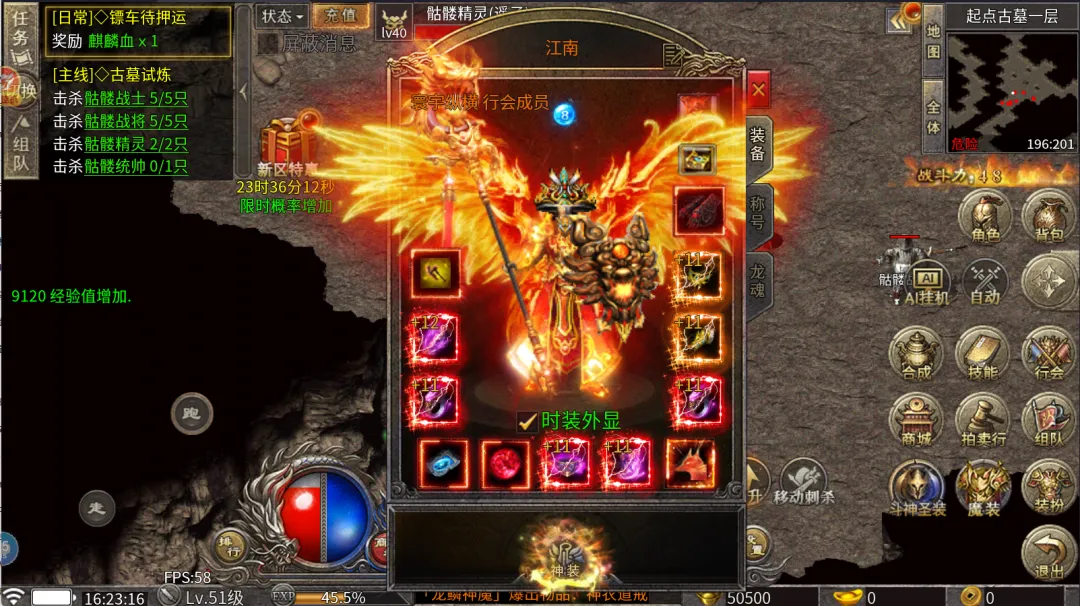
Task: Select the golden axe equipment slot
Action: 436,272
